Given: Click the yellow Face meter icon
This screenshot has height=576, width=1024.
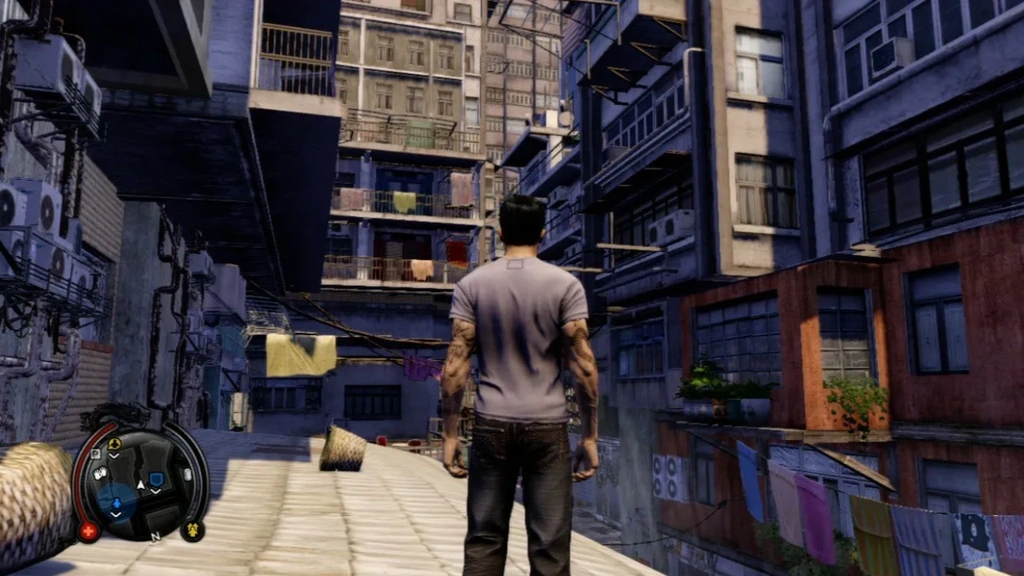Looking at the screenshot, I should [x=192, y=530].
